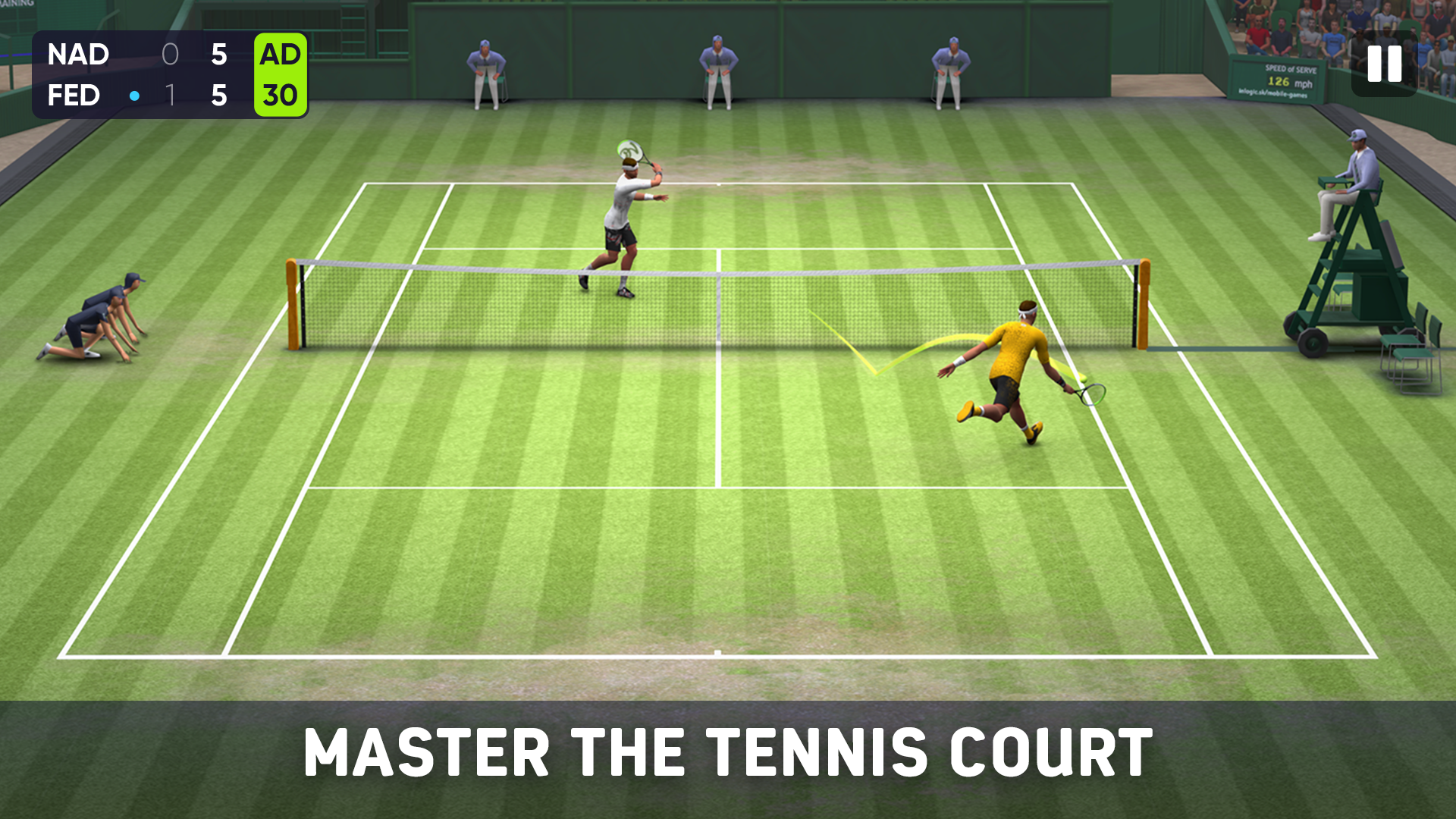This screenshot has width=1456, height=819.
Task: Select the NAD player name label
Action: [x=78, y=55]
